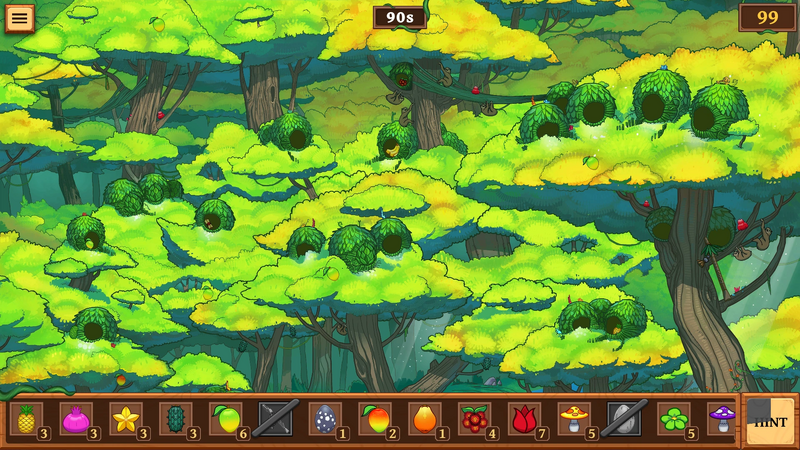Use the HINT button
The height and width of the screenshot is (450, 800).
[771, 421]
